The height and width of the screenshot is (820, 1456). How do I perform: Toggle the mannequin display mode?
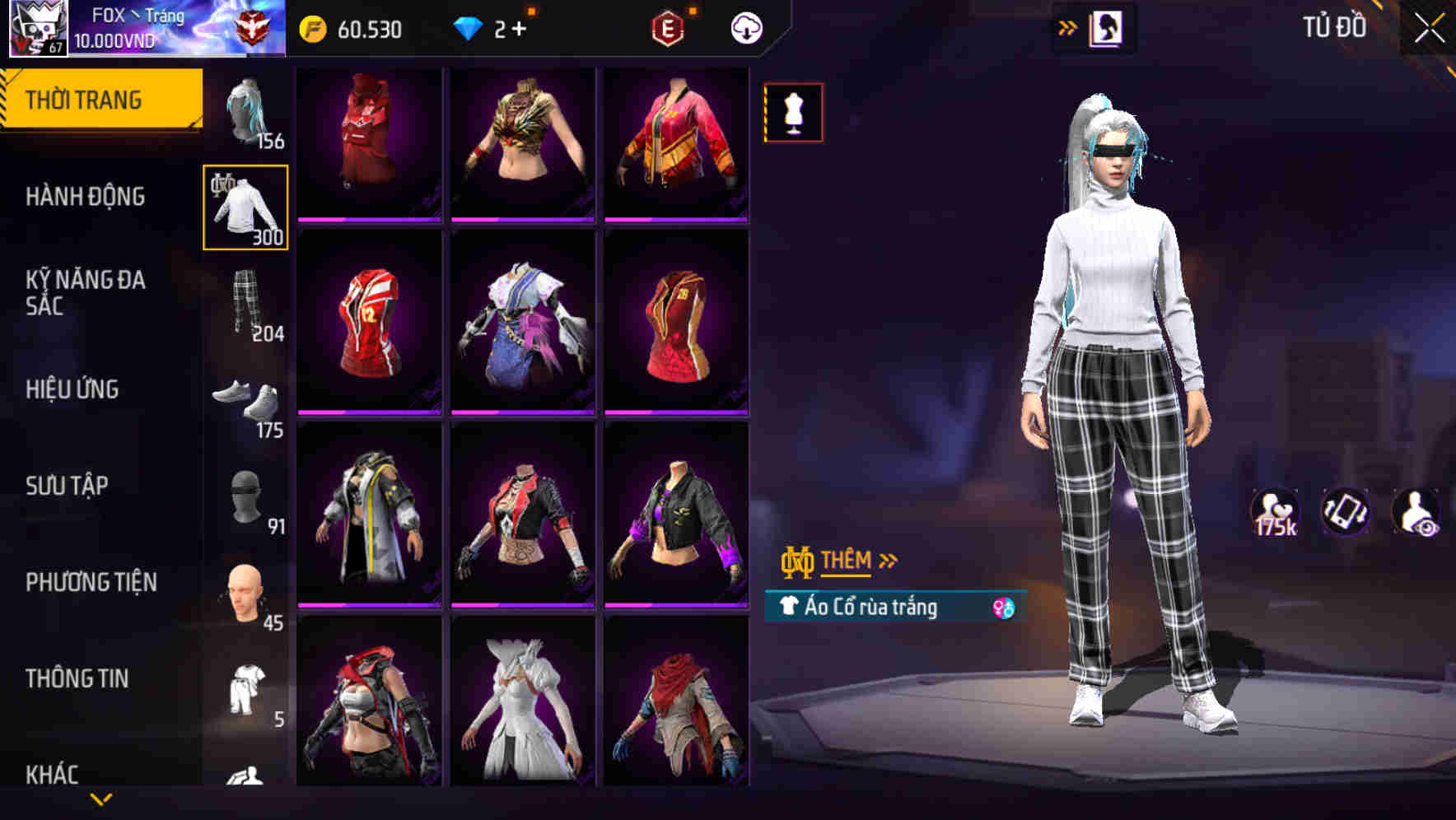tap(793, 113)
